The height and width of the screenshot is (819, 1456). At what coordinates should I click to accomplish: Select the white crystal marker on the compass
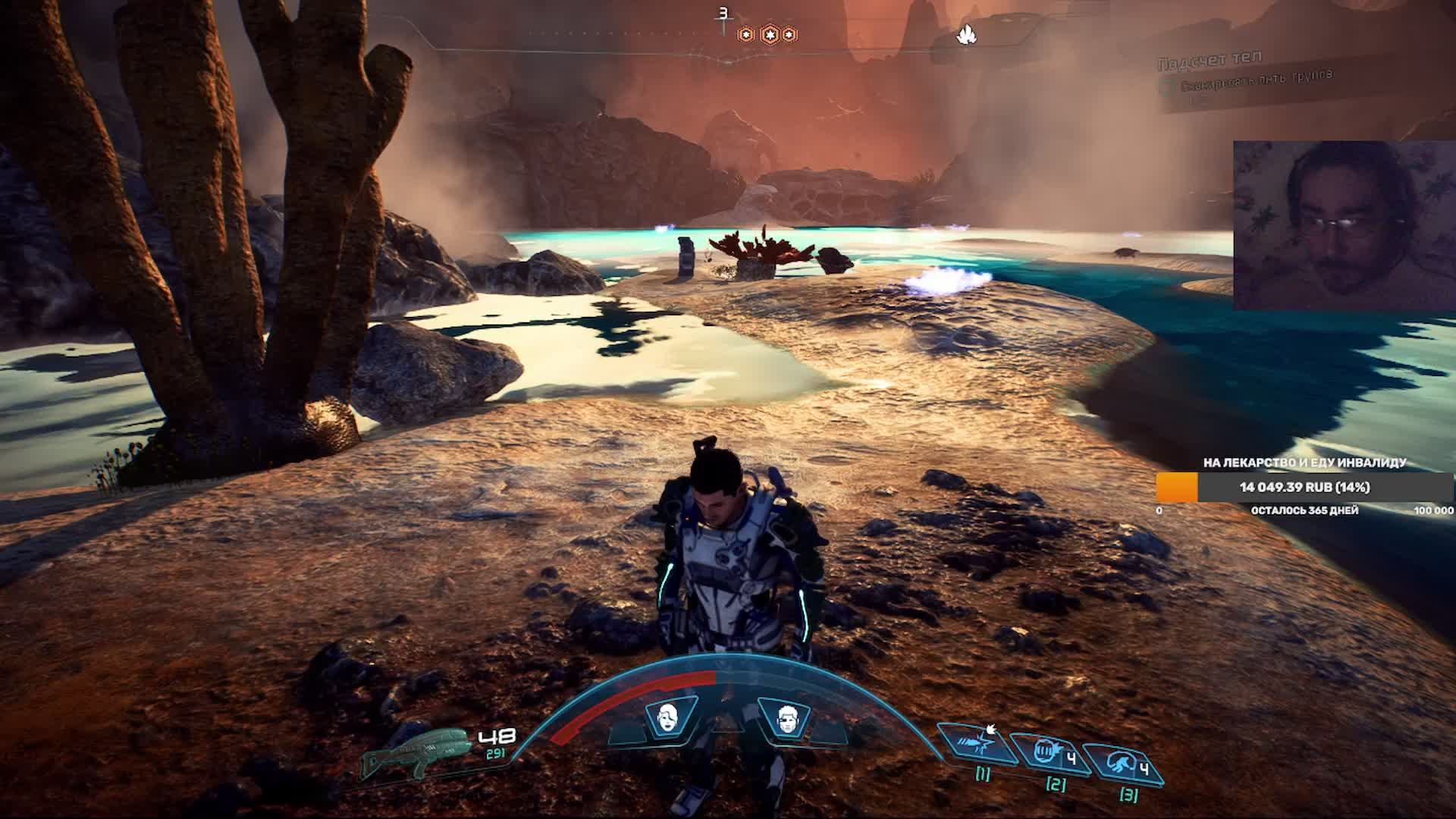pyautogui.click(x=966, y=34)
